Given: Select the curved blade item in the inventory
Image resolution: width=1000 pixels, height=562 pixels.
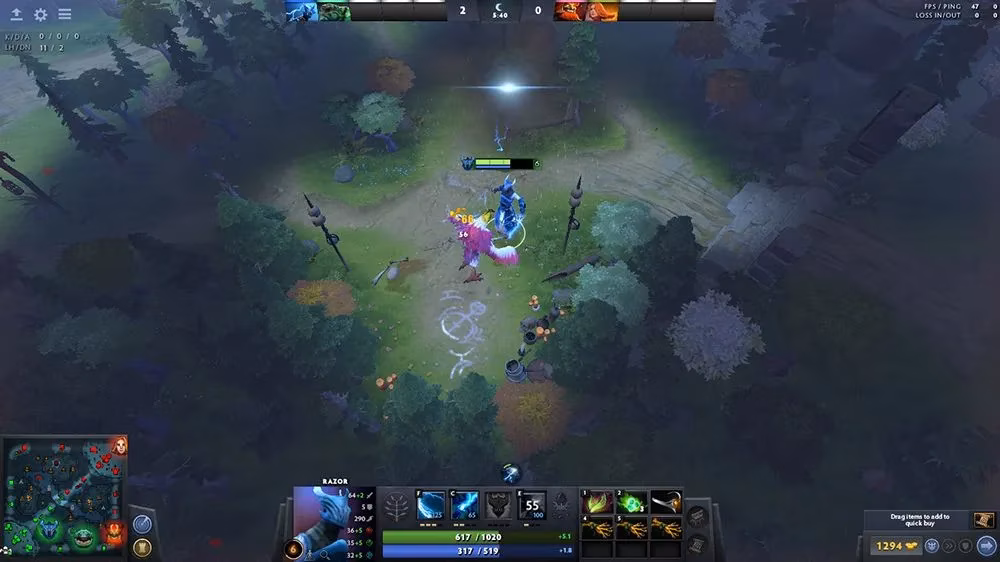Looking at the screenshot, I should [x=667, y=502].
